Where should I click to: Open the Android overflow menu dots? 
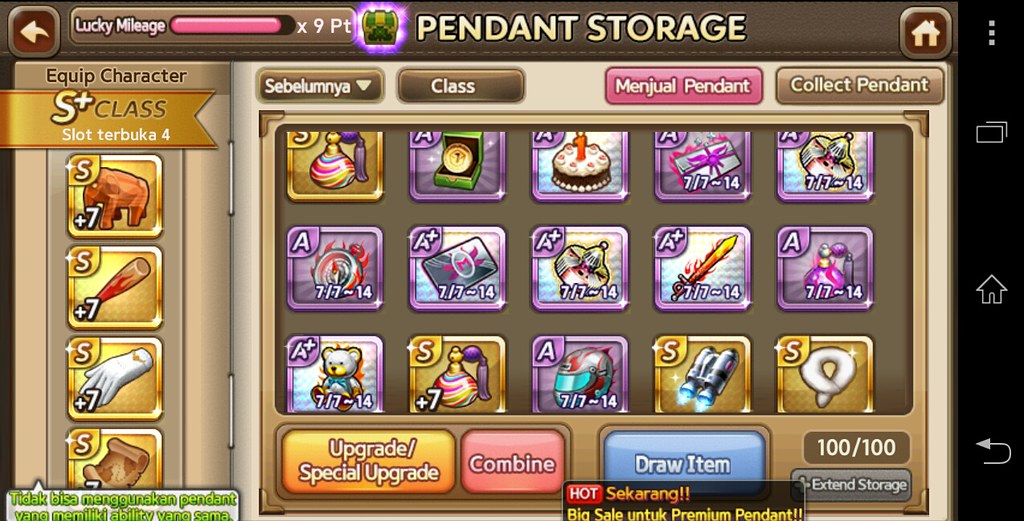pos(991,33)
